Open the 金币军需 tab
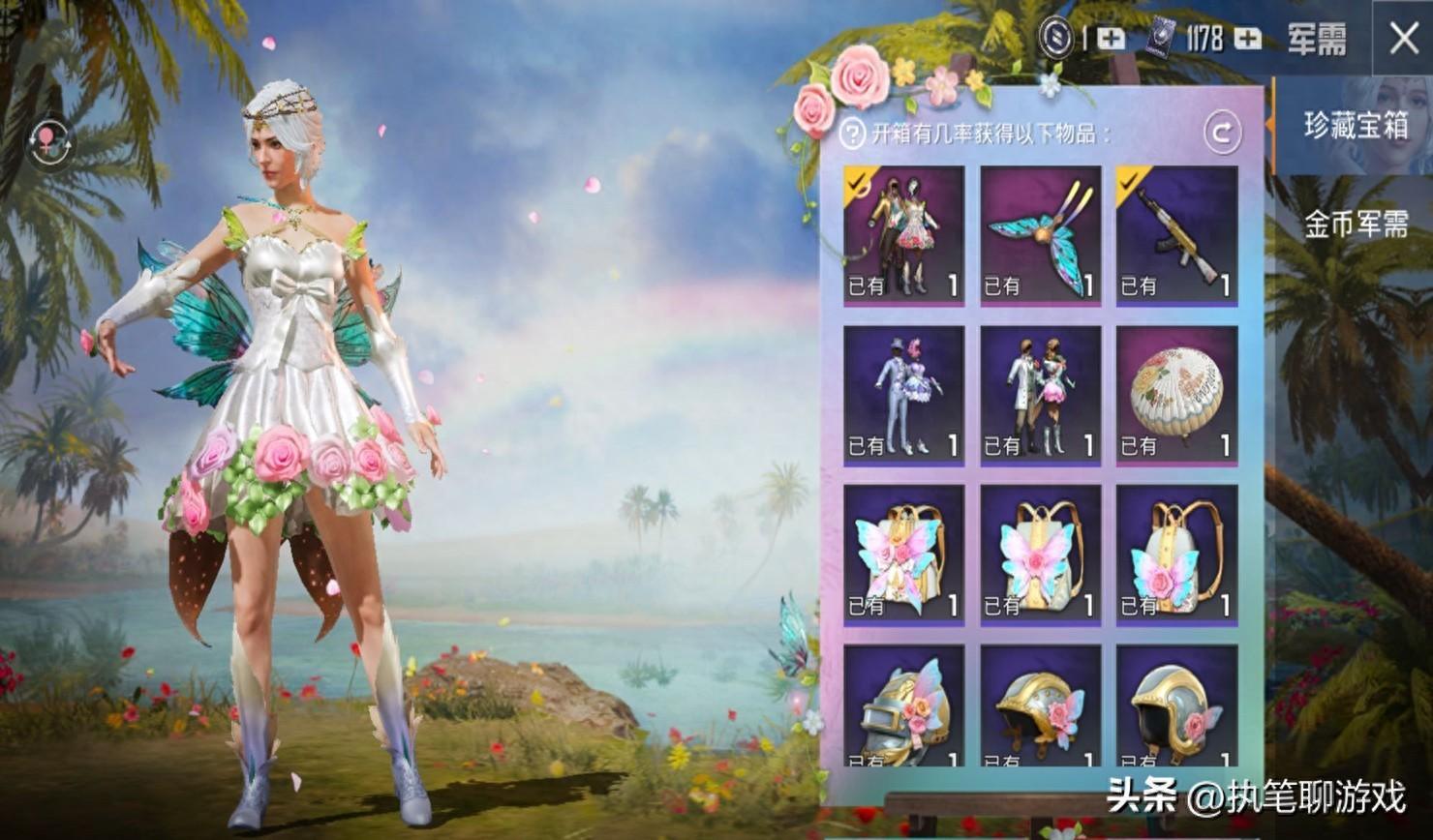This screenshot has height=840, width=1433. 1355,225
